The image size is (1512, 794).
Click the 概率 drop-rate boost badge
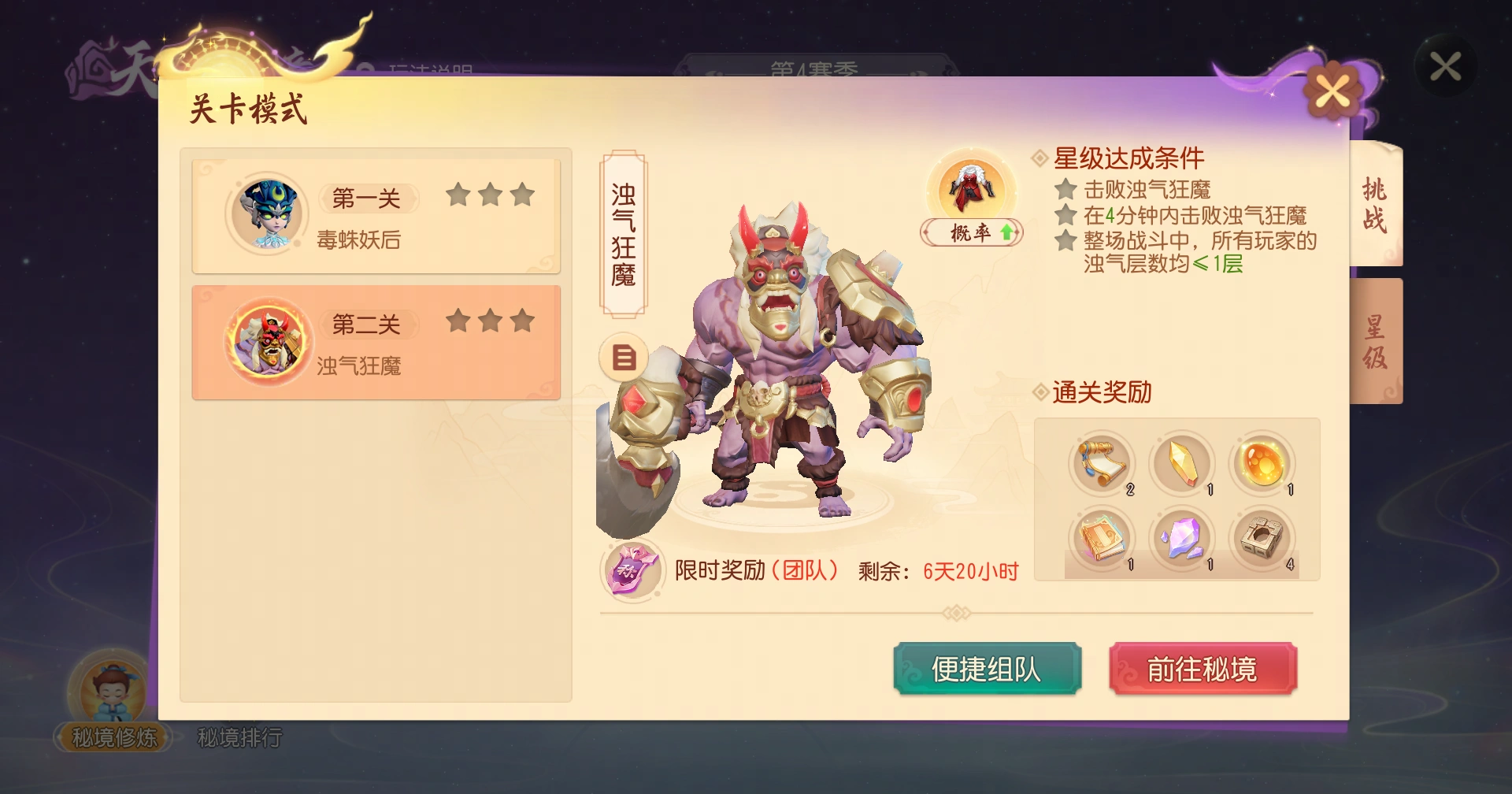pos(971,233)
